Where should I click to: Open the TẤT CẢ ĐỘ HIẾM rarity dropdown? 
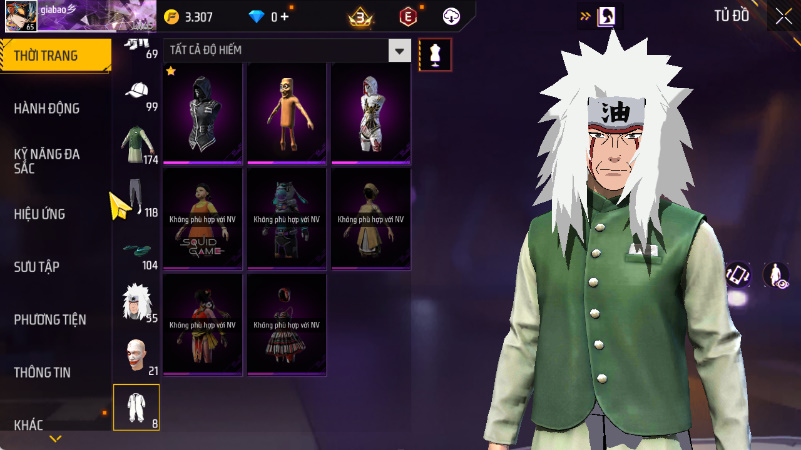coord(399,51)
